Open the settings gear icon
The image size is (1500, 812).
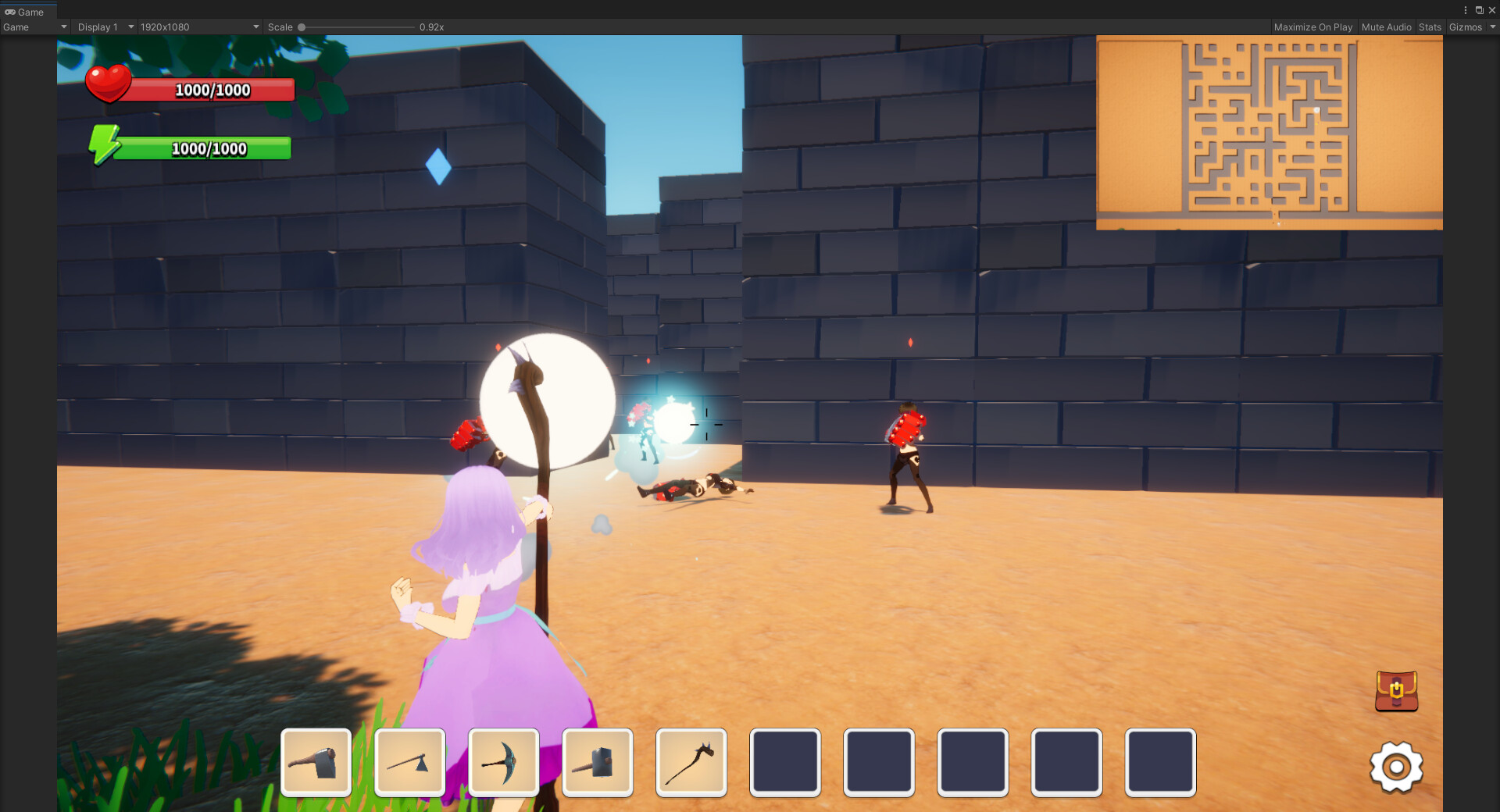coord(1397,767)
